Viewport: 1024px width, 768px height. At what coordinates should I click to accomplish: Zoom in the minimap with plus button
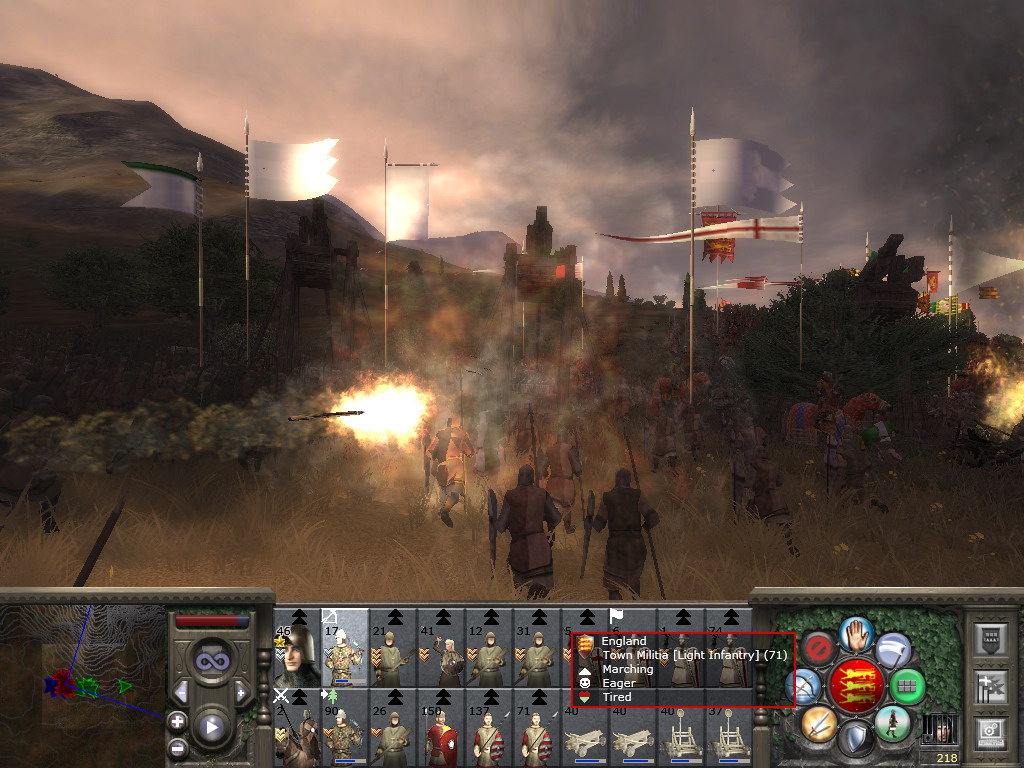pos(177,720)
